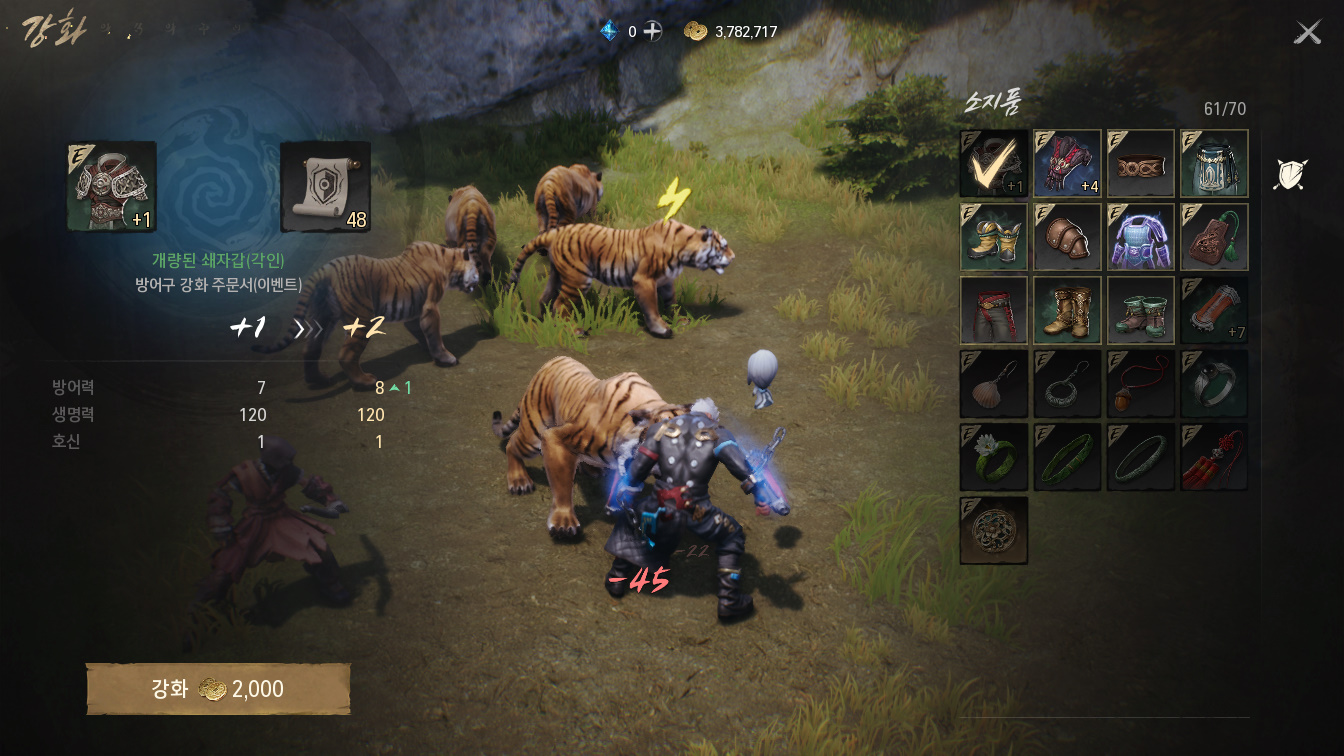Toggle the shield and swords filter icon
Screen dimensions: 1344x756
click(x=1290, y=174)
